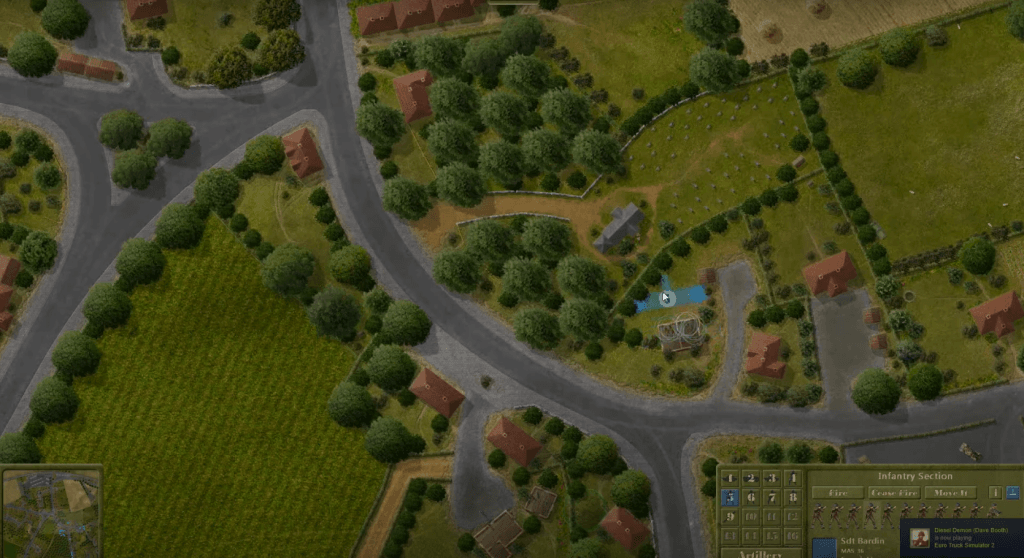Image resolution: width=1024 pixels, height=558 pixels.
Task: Order the section to Fire
Action: pyautogui.click(x=837, y=492)
